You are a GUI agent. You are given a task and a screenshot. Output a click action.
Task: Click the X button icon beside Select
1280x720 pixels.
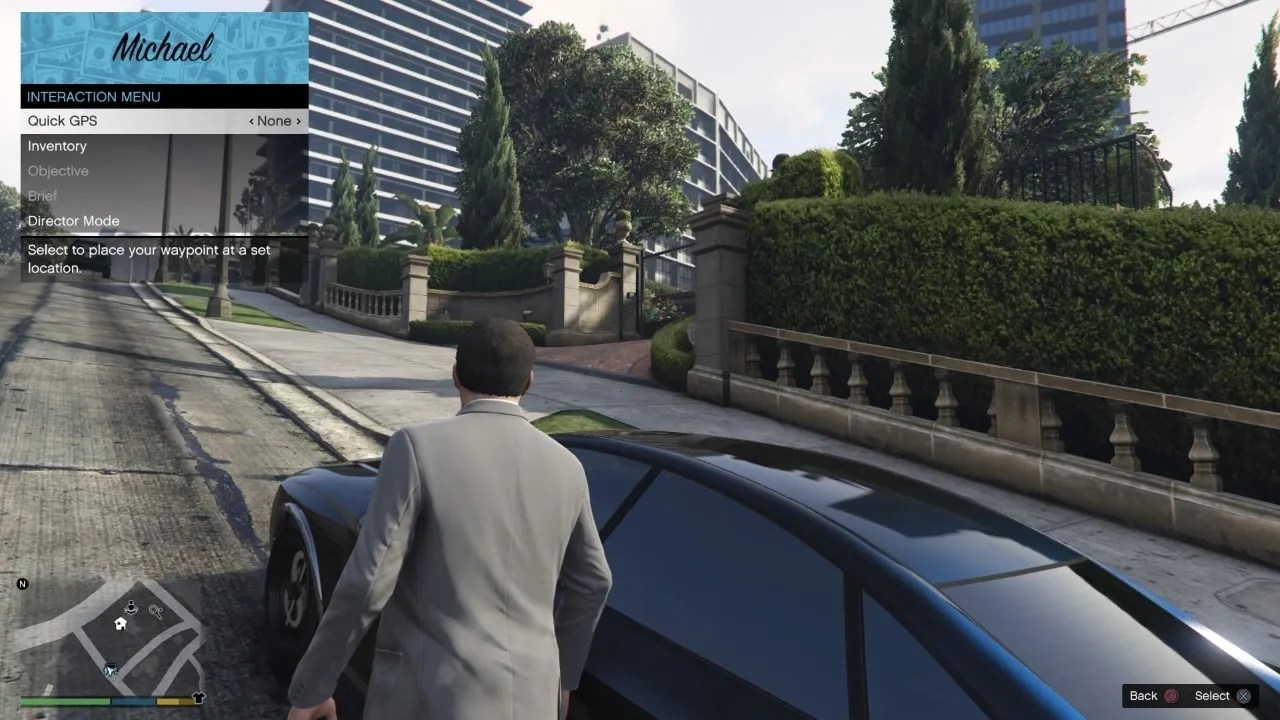click(1243, 696)
